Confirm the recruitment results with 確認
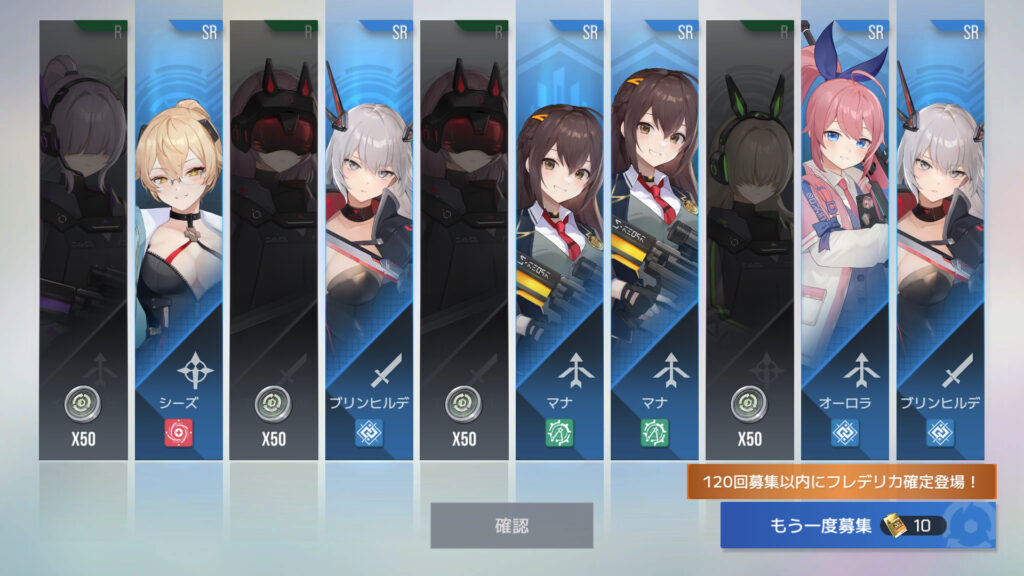The height and width of the screenshot is (576, 1024). [511, 525]
